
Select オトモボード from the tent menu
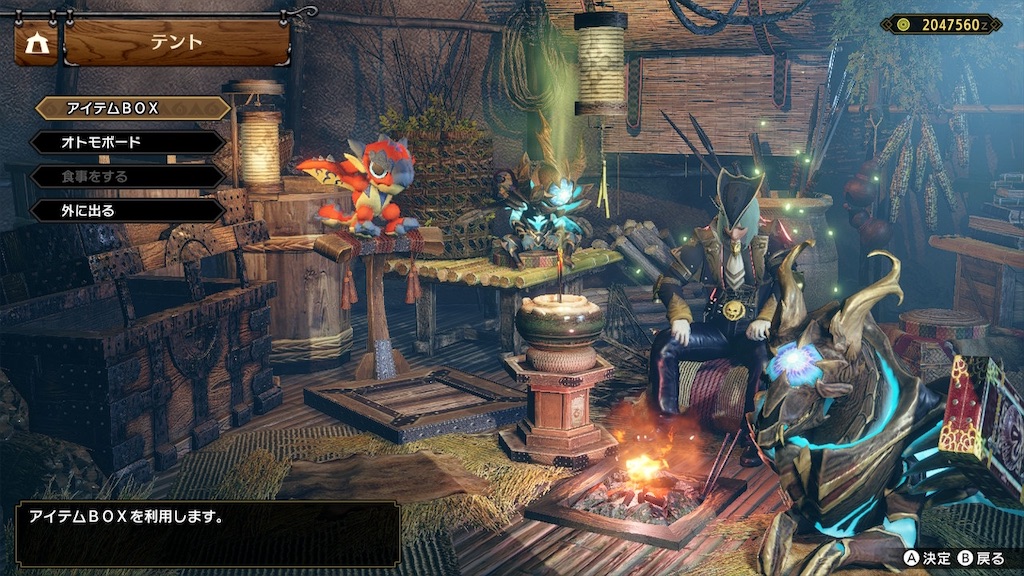128,142
